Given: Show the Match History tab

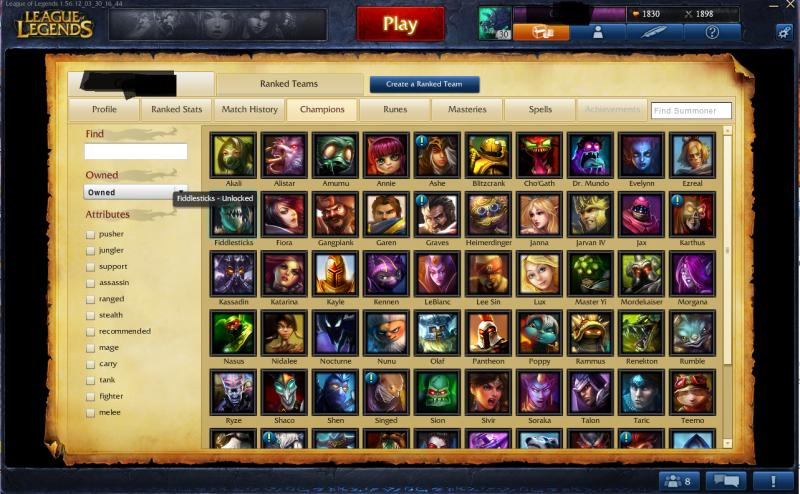Looking at the screenshot, I should pos(250,110).
